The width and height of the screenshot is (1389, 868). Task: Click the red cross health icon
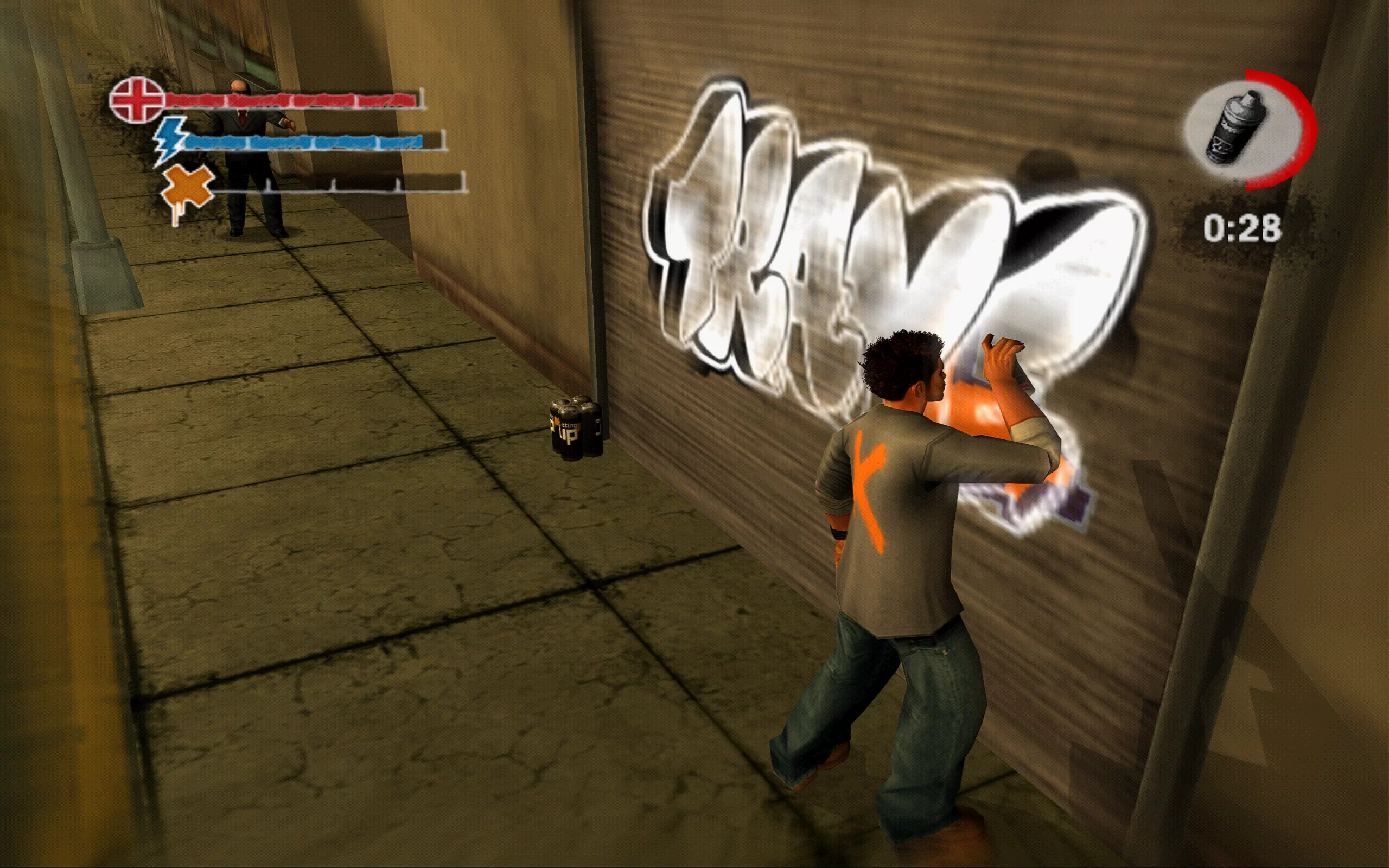pyautogui.click(x=137, y=100)
